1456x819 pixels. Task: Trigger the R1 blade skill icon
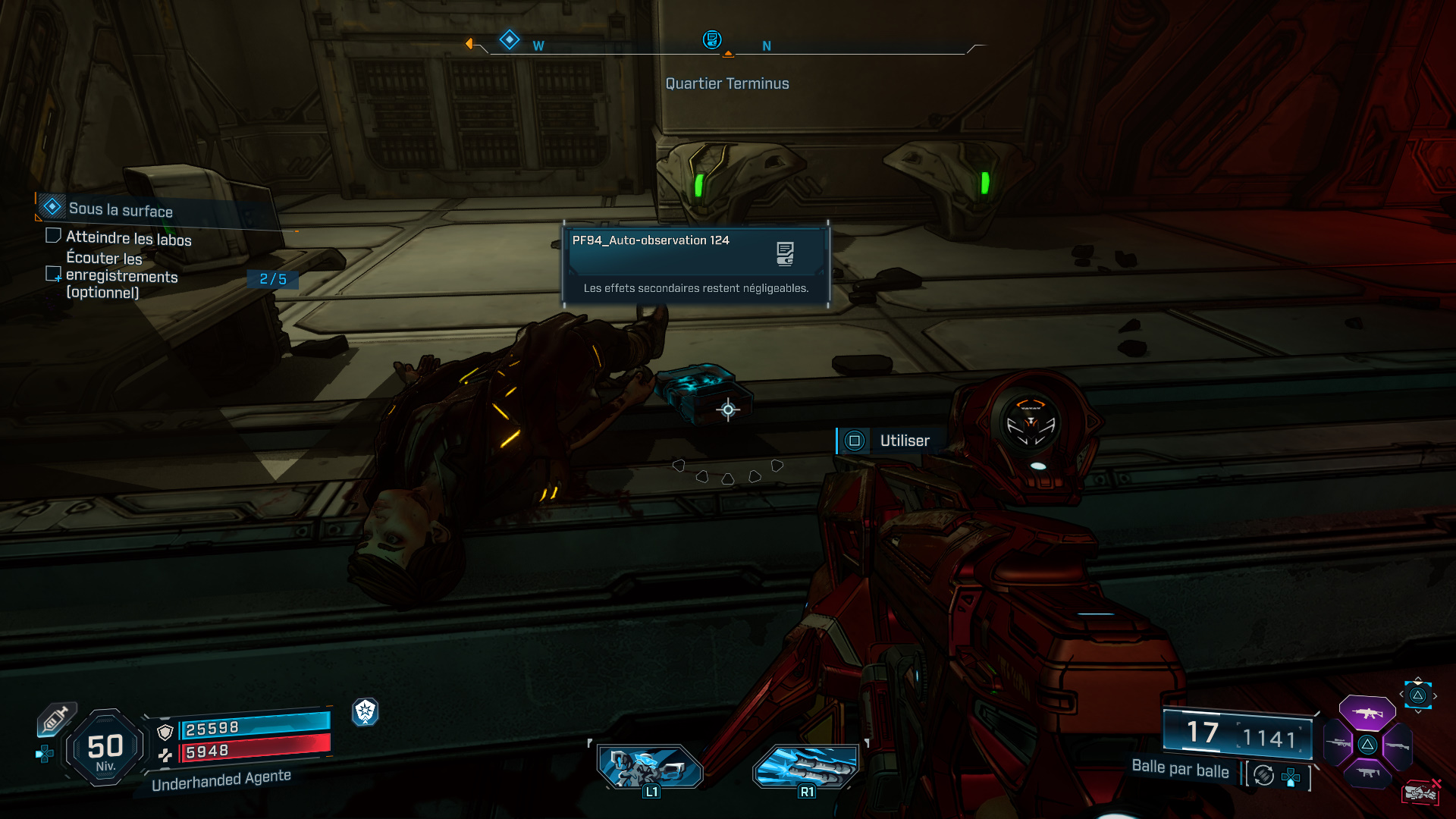pyautogui.click(x=805, y=767)
